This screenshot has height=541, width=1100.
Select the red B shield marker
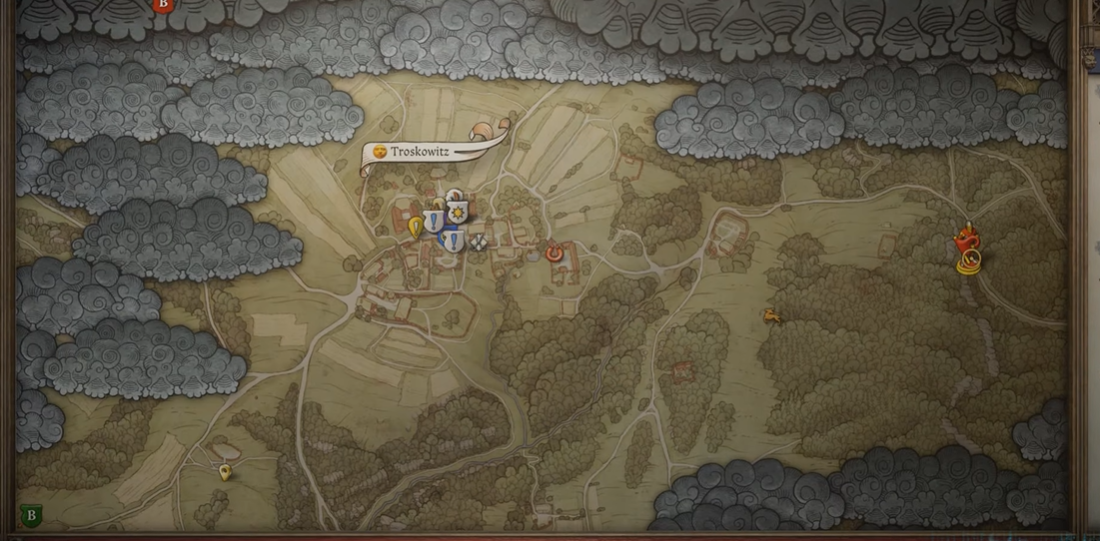[163, 5]
